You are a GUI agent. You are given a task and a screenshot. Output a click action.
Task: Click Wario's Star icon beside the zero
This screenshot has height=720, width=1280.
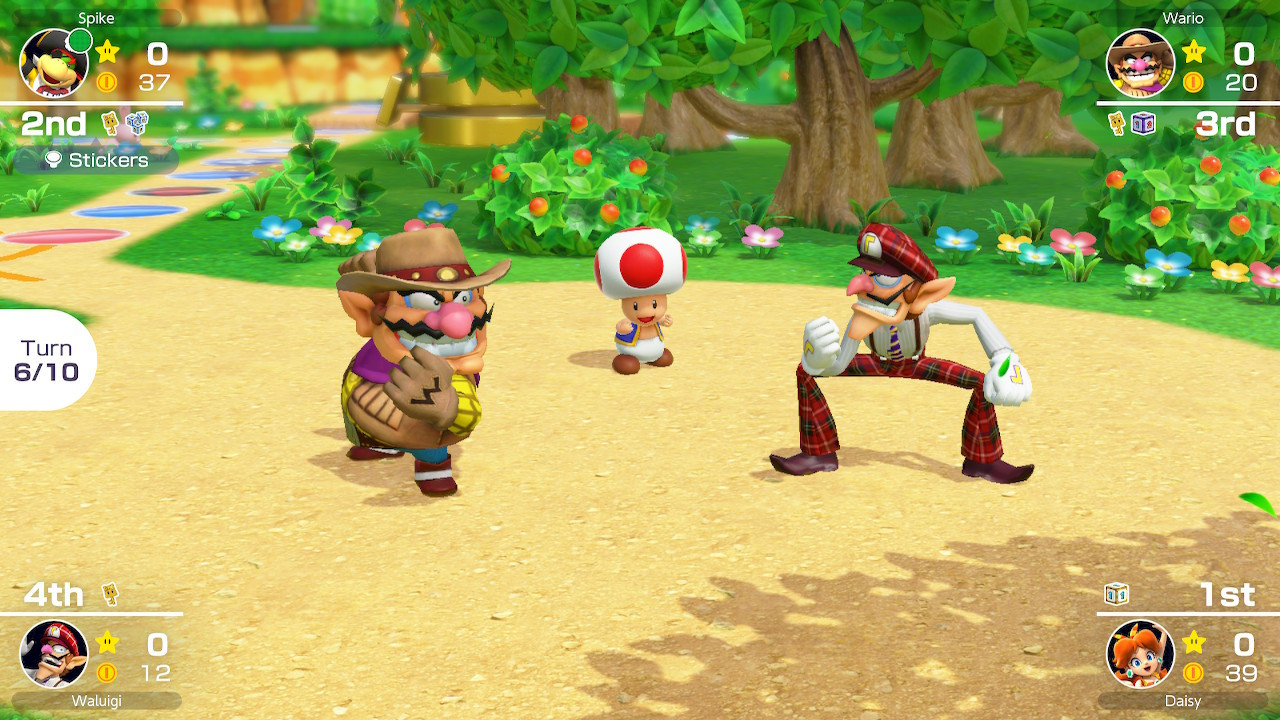tap(1194, 53)
